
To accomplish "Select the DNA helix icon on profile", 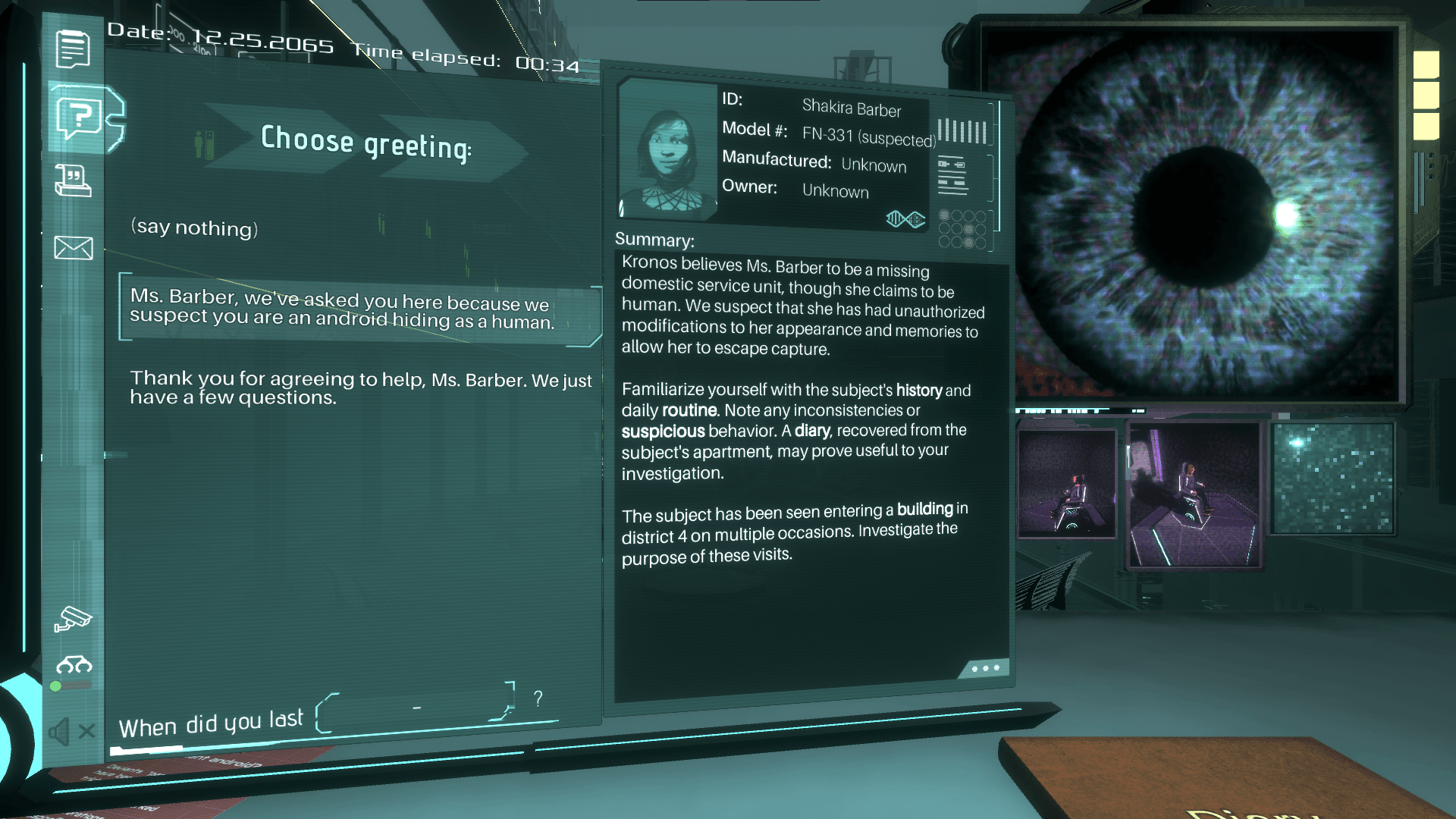I will click(905, 219).
